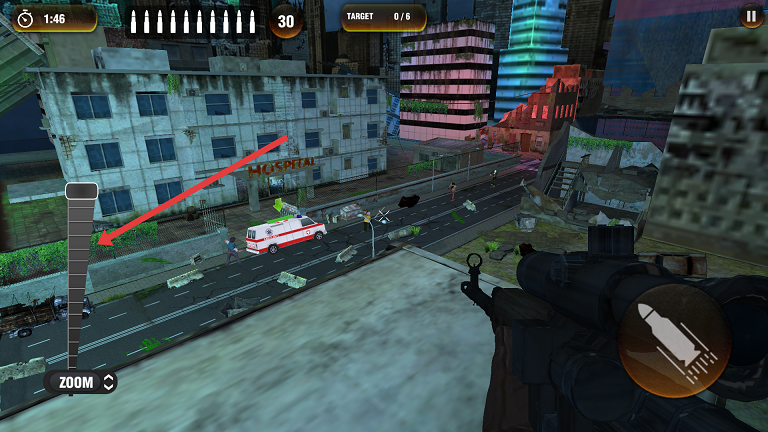Pause the game with the top-right button
The image size is (768, 432).
coord(750,16)
